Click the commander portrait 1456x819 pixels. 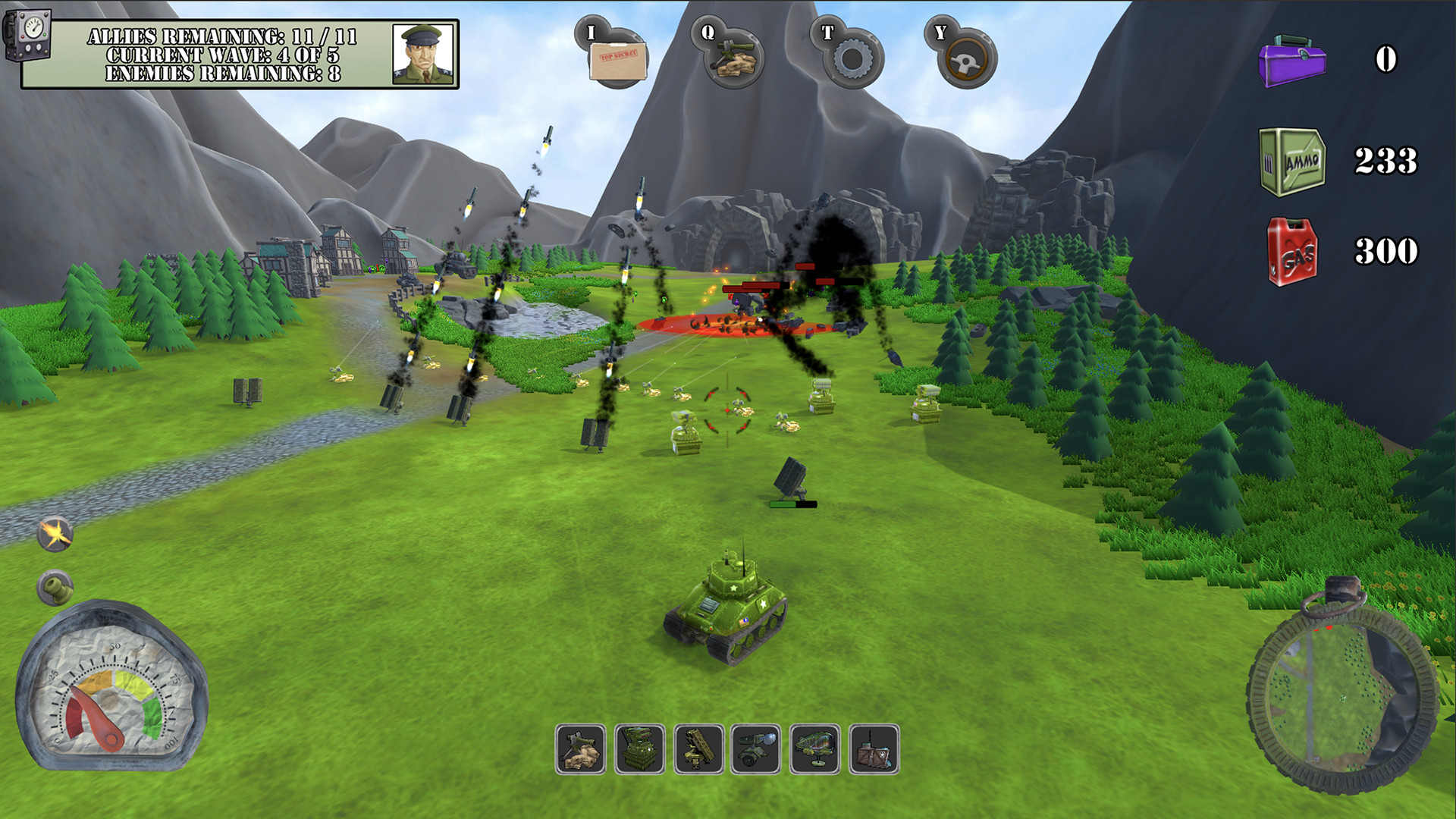(423, 54)
